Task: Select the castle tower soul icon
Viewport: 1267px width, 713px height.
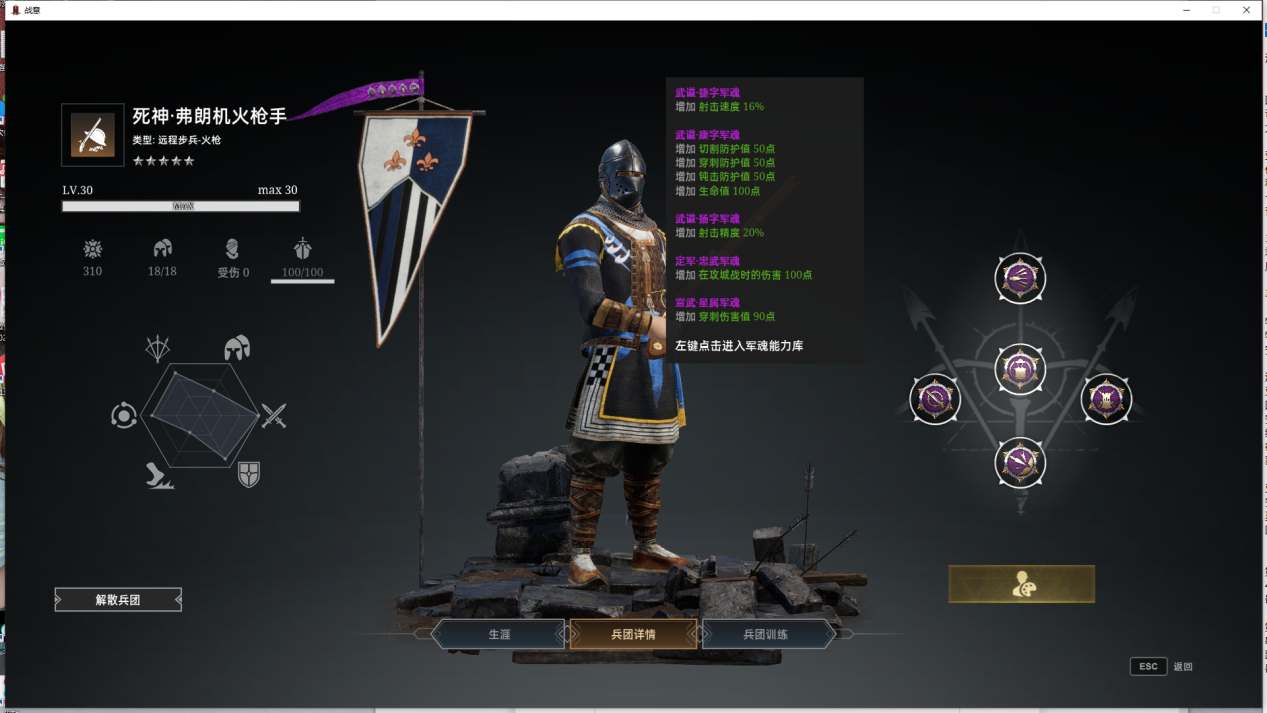Action: (1106, 399)
